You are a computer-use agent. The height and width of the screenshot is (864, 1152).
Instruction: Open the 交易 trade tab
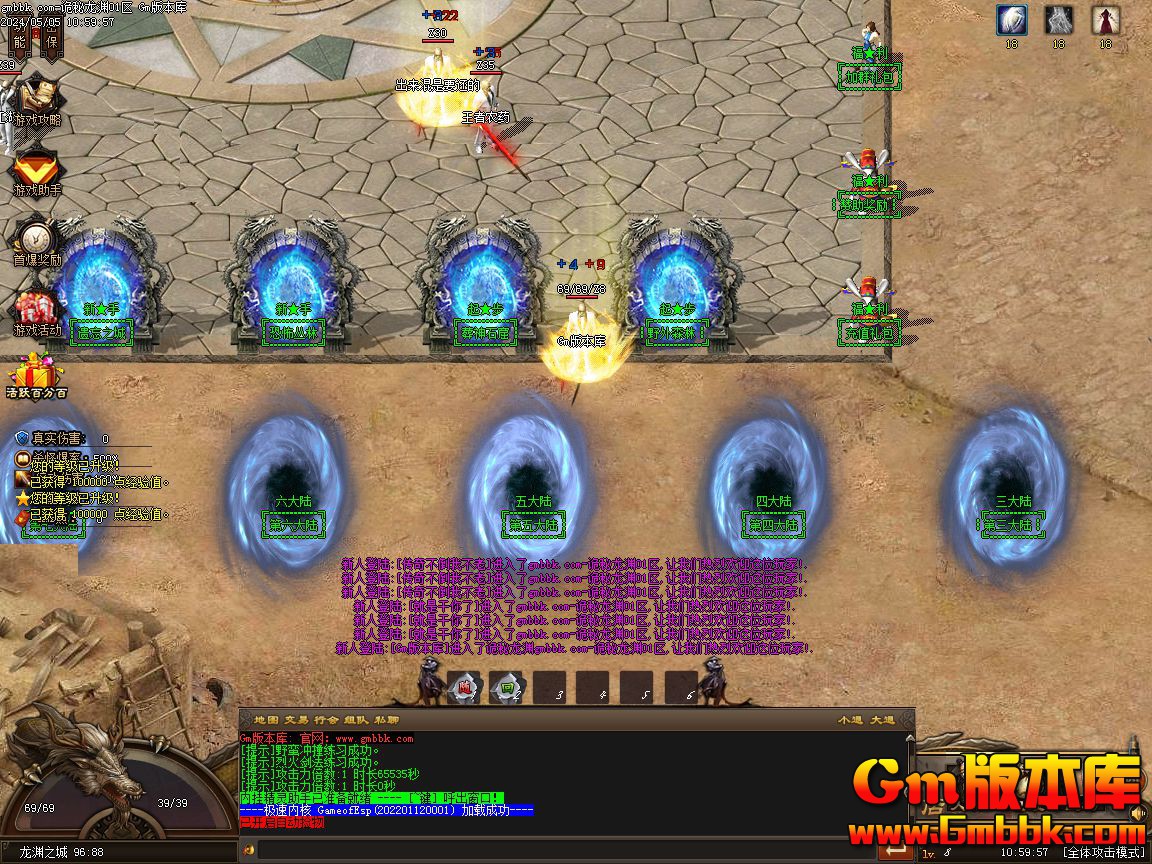click(x=296, y=719)
